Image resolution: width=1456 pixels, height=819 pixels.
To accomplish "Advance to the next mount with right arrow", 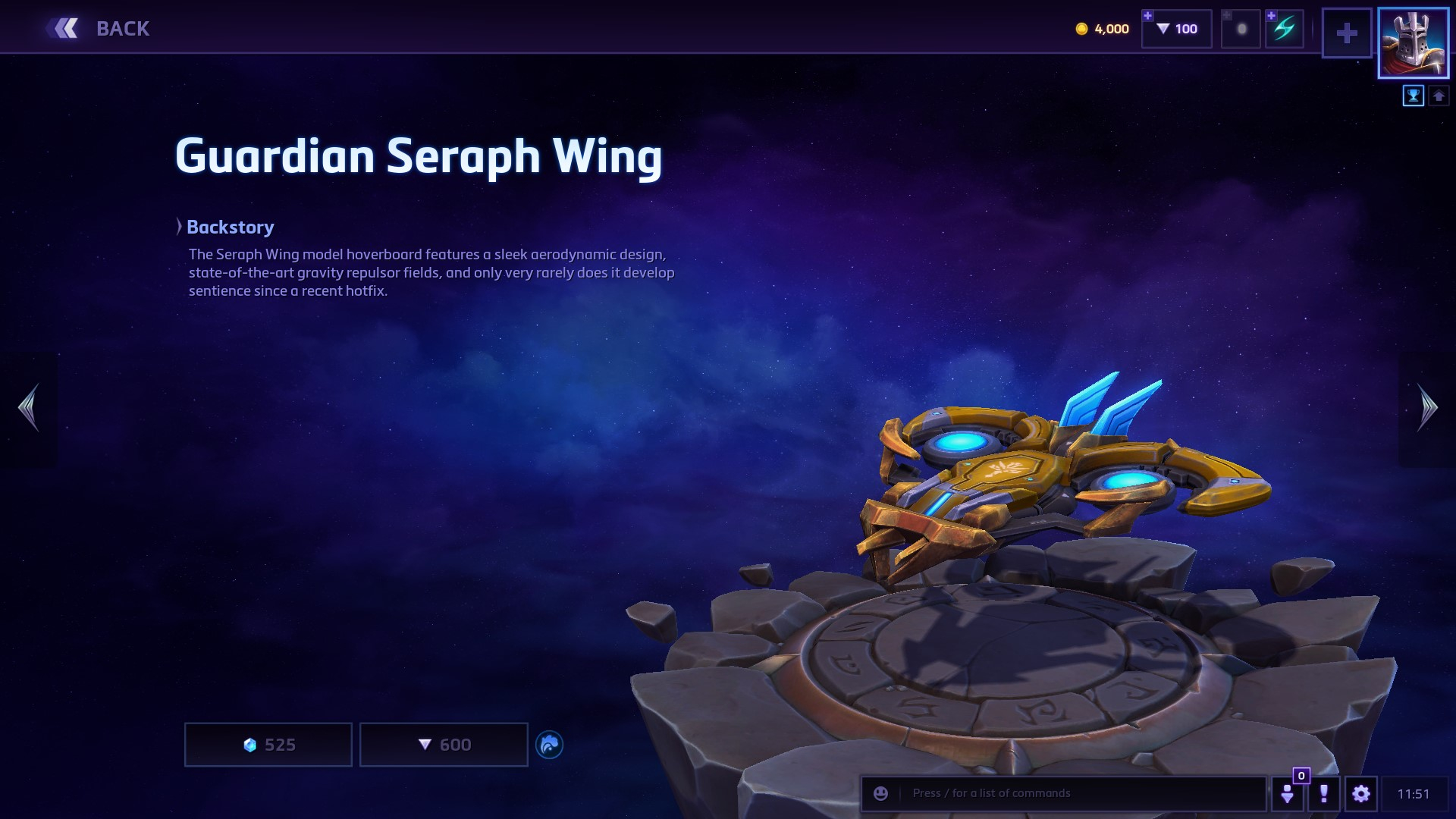I will pyautogui.click(x=1426, y=408).
